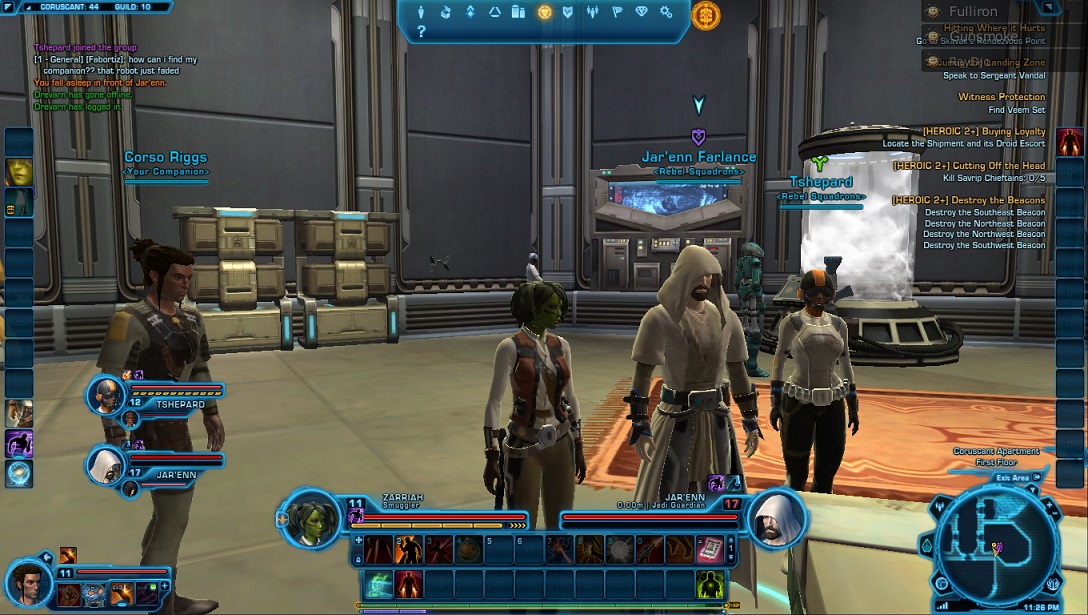Activate ability in hotbar slot 2
Screen dimensions: 1088x615
(408, 549)
